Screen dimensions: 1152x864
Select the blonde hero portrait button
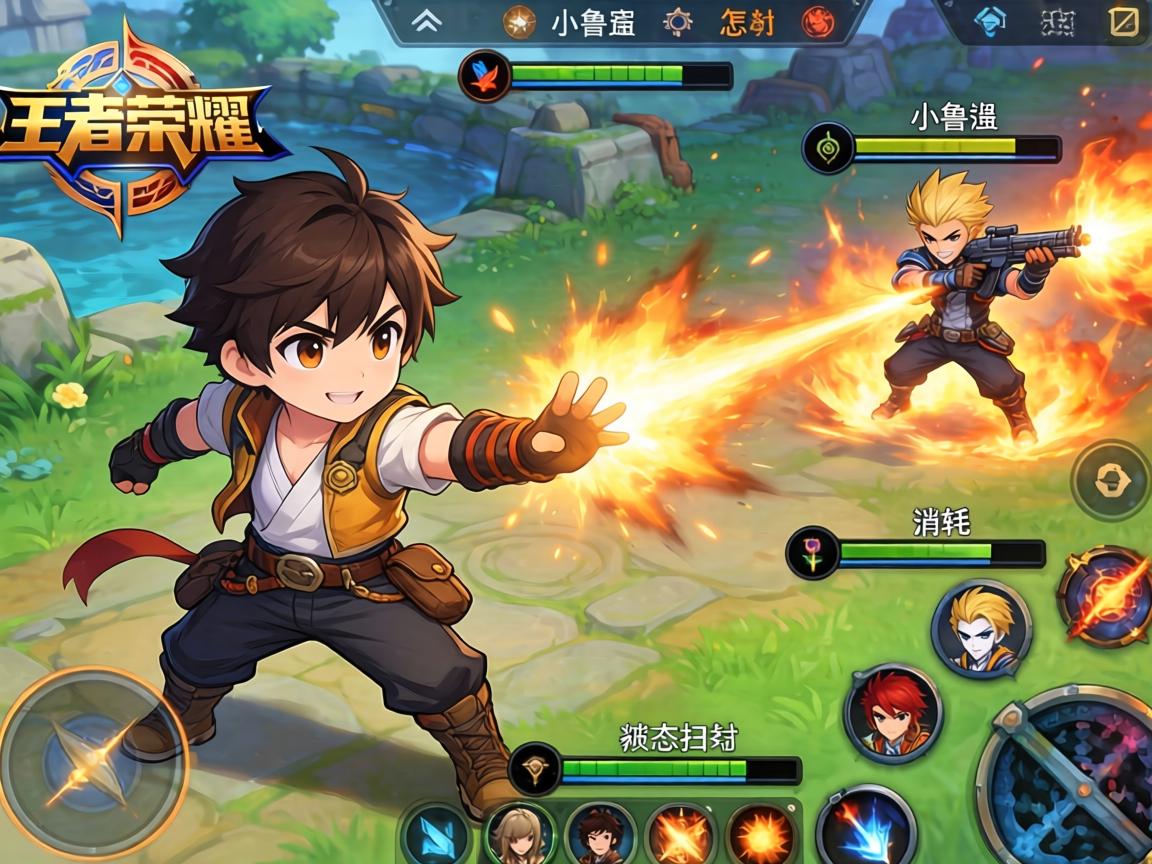(x=980, y=629)
